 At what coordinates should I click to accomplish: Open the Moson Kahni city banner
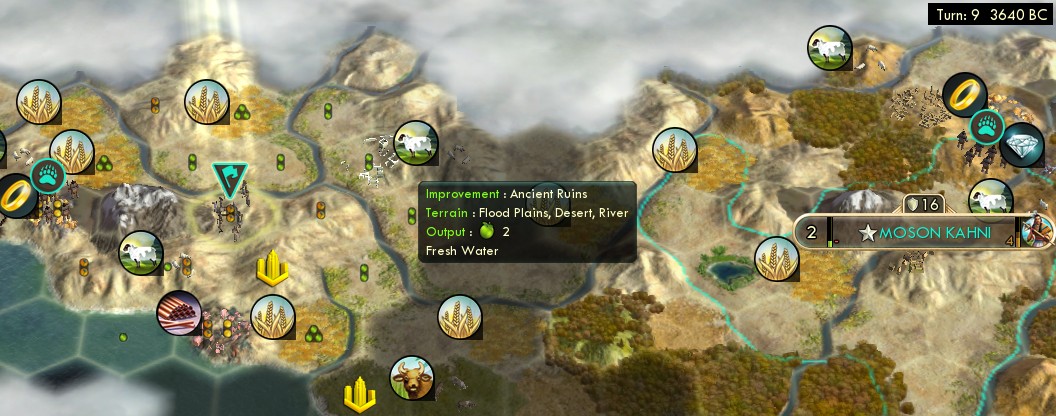923,233
